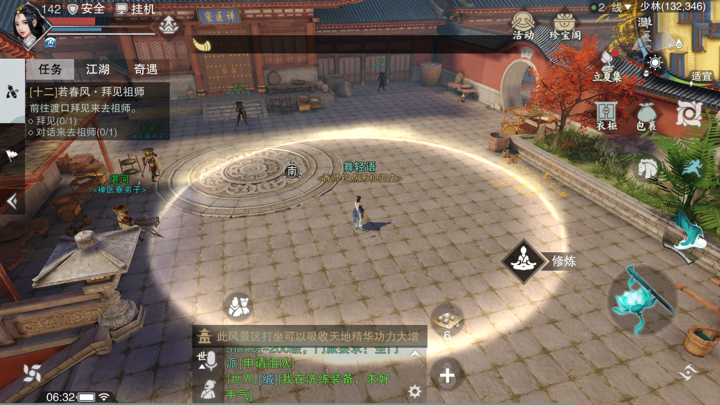The image size is (720, 405).
Task: Use the consumable item slot showing 6
Action: pyautogui.click(x=447, y=319)
